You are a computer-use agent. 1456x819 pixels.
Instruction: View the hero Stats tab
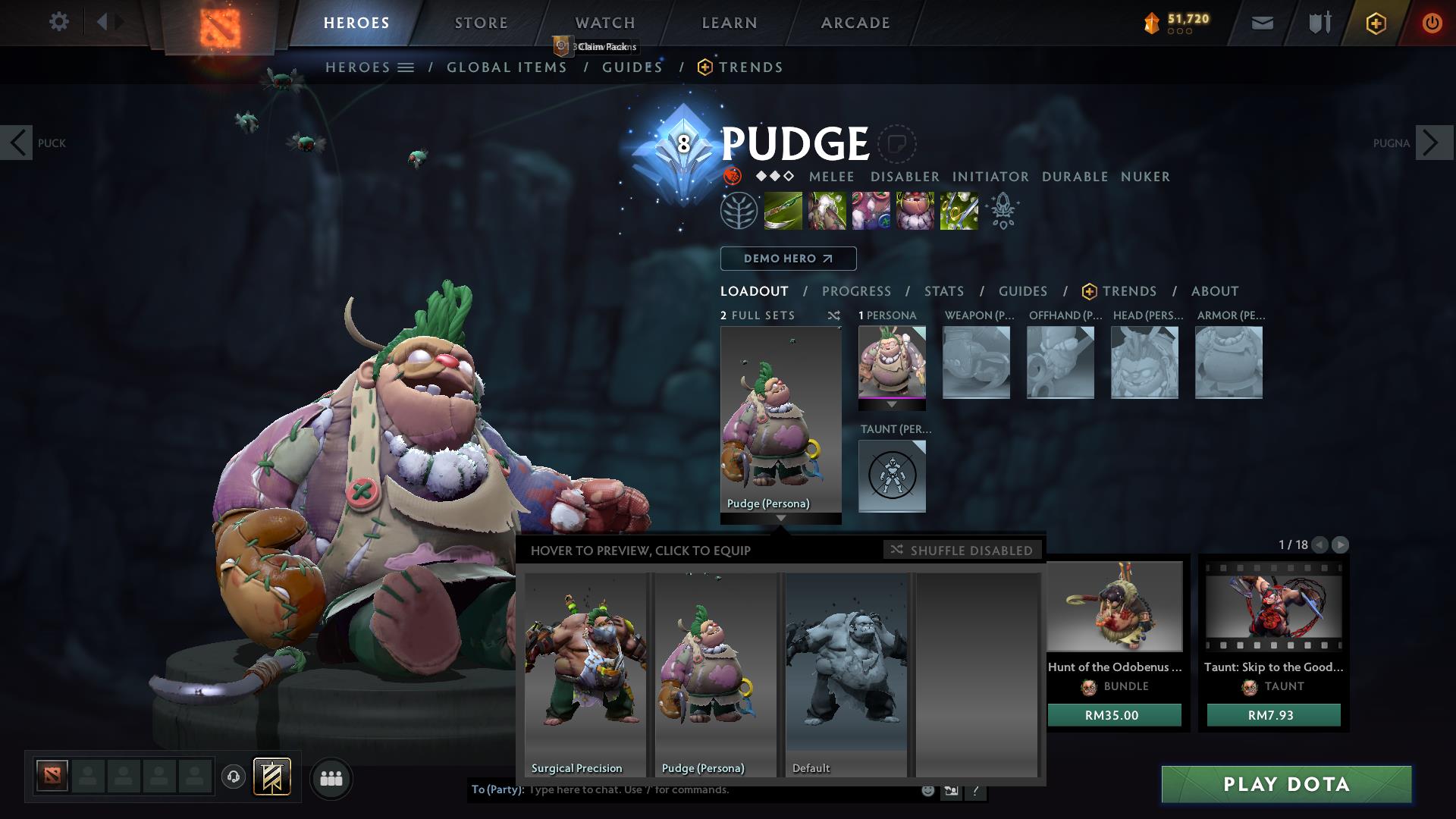[x=943, y=291]
